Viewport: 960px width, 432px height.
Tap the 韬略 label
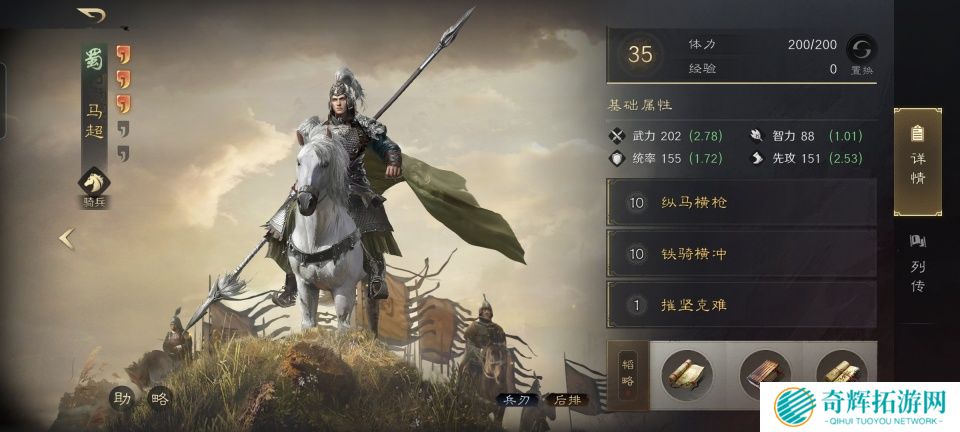coord(627,374)
